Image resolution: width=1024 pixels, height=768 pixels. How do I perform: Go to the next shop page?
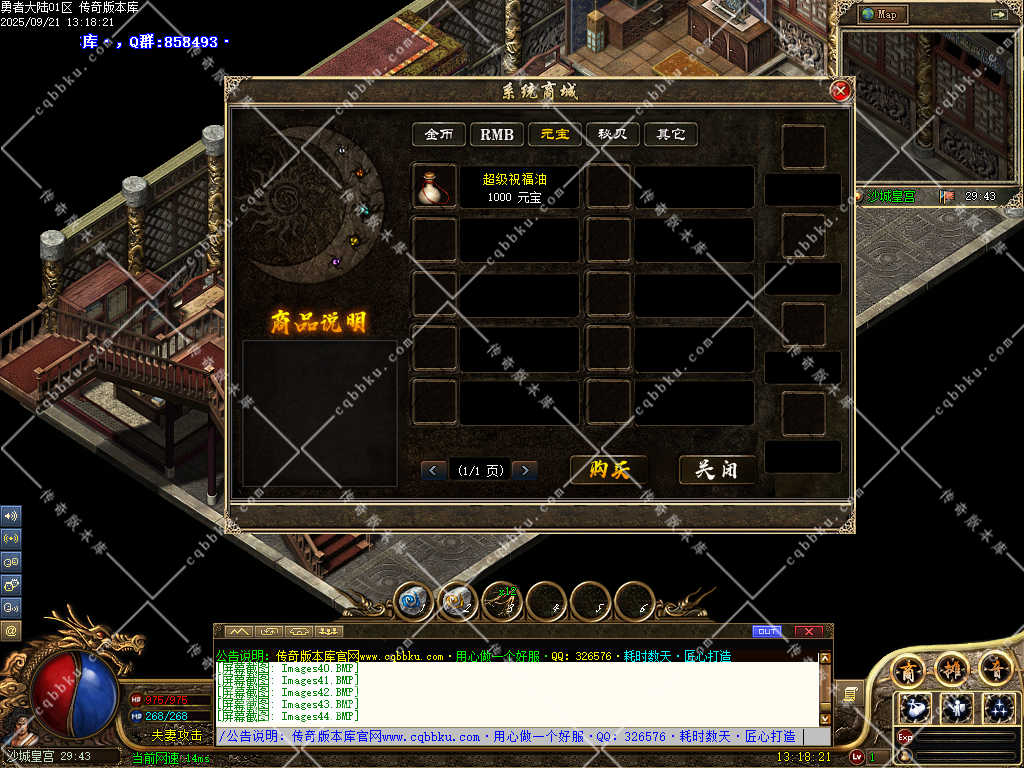pyautogui.click(x=524, y=470)
